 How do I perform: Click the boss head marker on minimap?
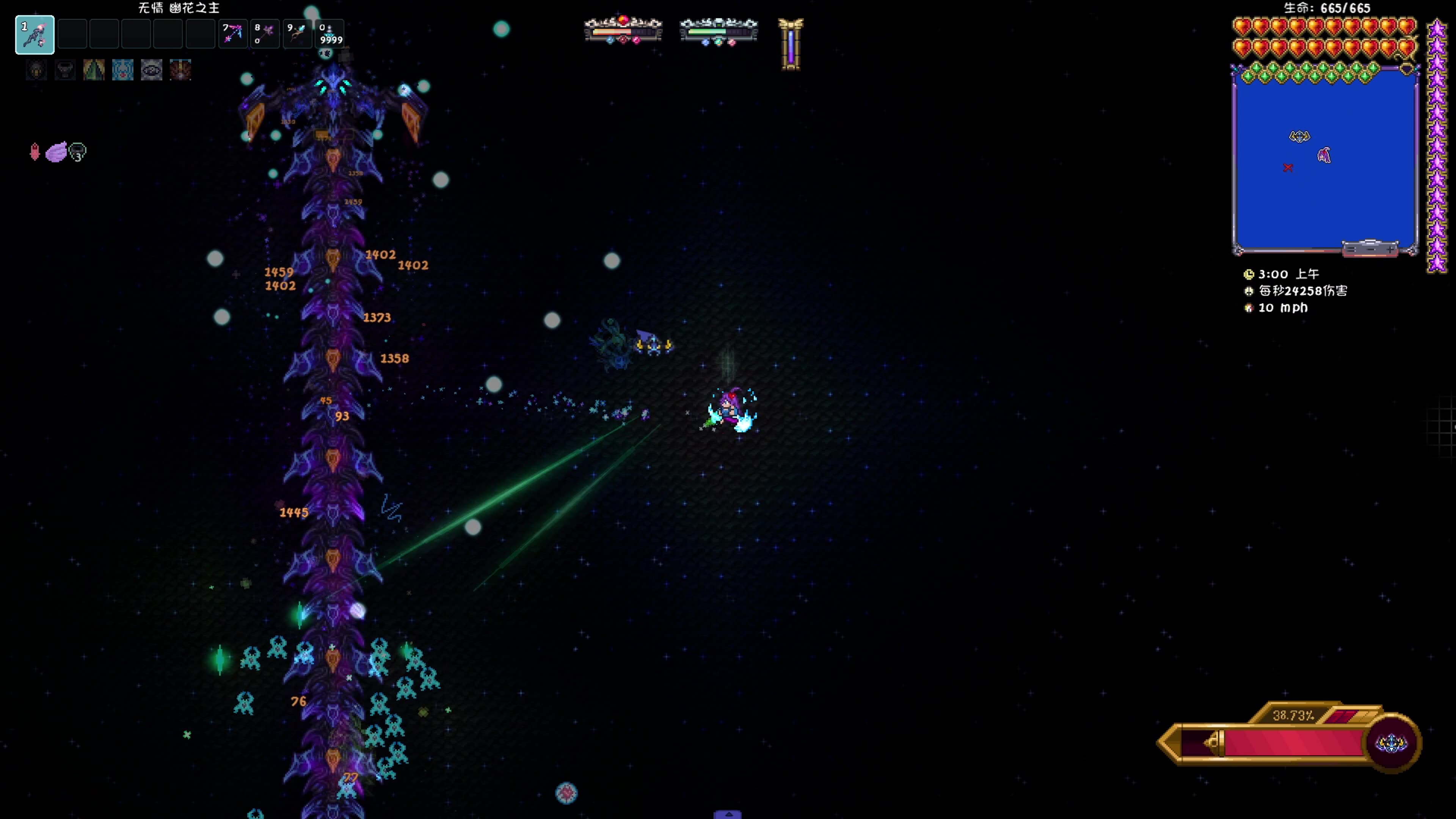click(1299, 136)
